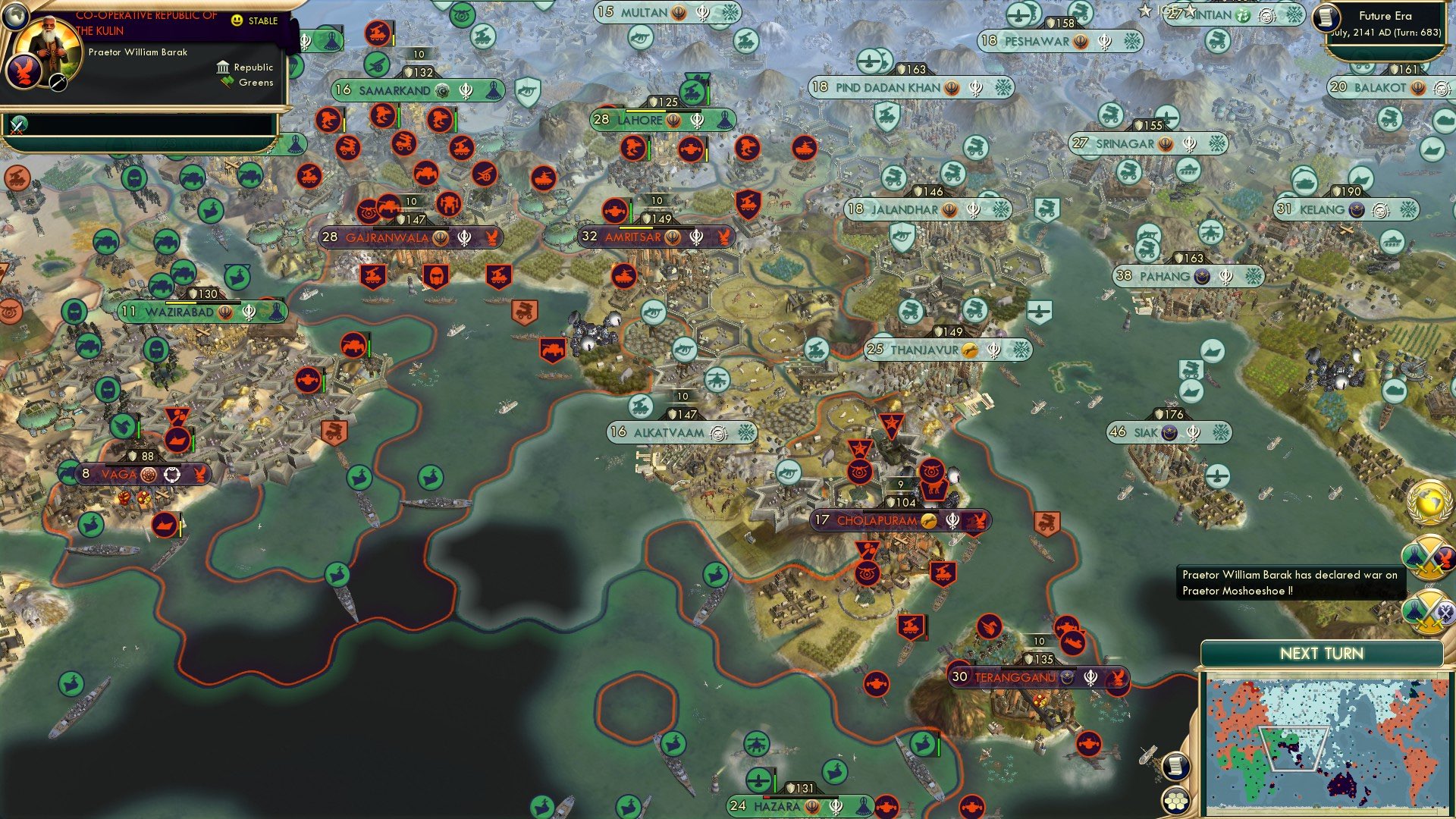Click the Greens ideology flag icon
The image size is (1456, 819).
tap(225, 81)
